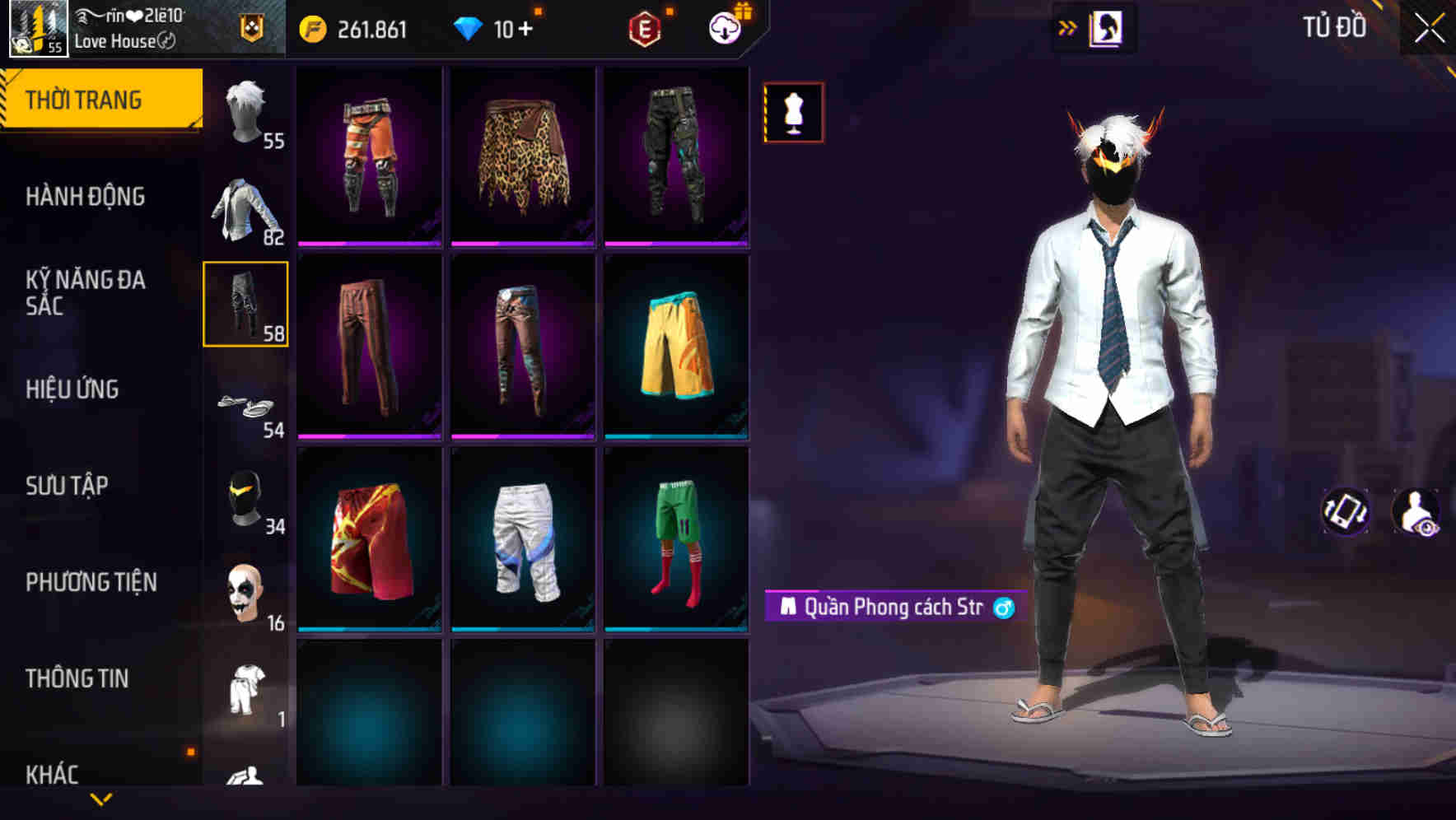The width and height of the screenshot is (1456, 820).
Task: Click the gender symbol on Quần Phong cách Str label
Action: coord(1001,608)
